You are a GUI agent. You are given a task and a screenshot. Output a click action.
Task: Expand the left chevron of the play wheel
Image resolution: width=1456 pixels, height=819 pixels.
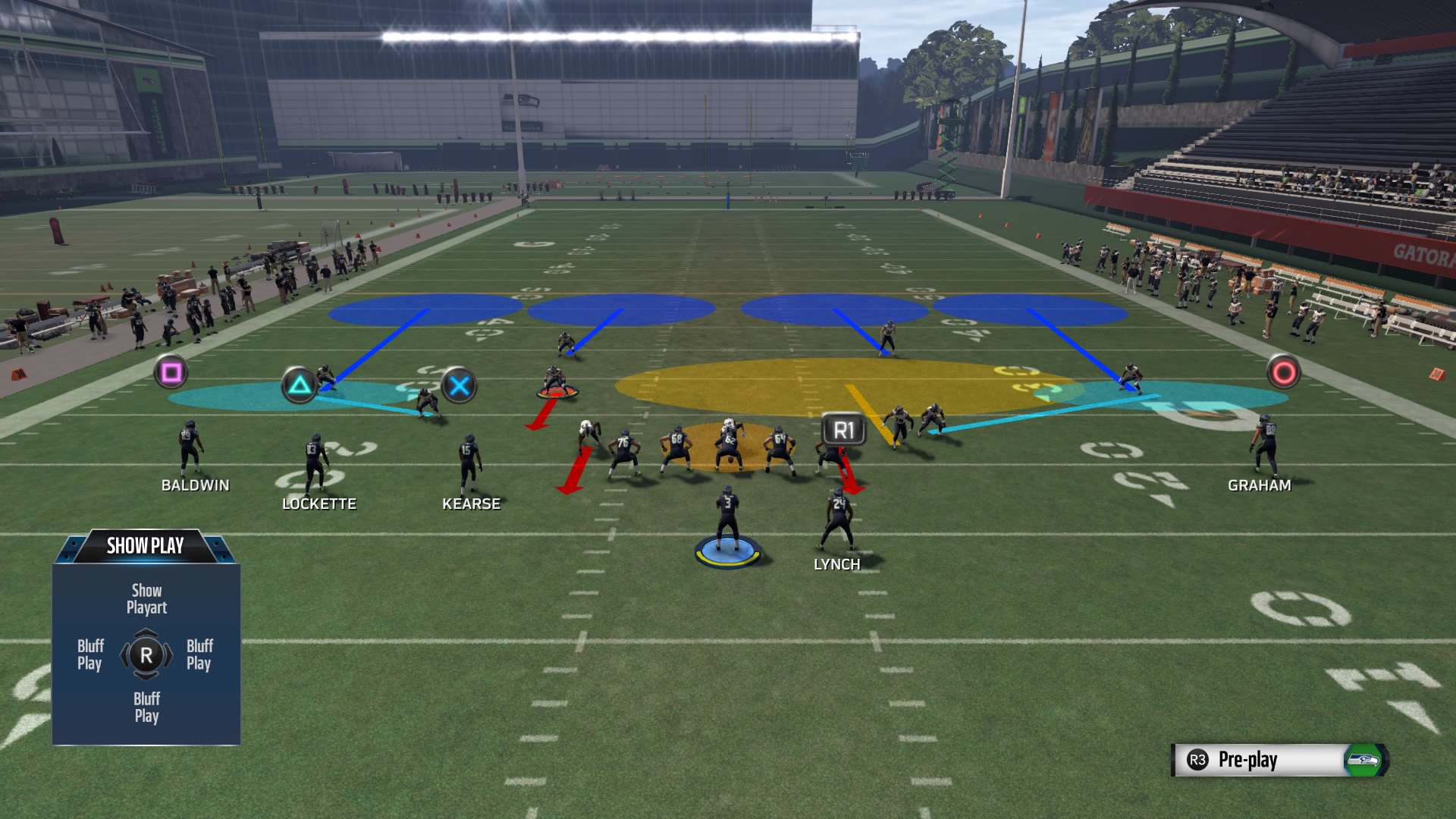125,654
